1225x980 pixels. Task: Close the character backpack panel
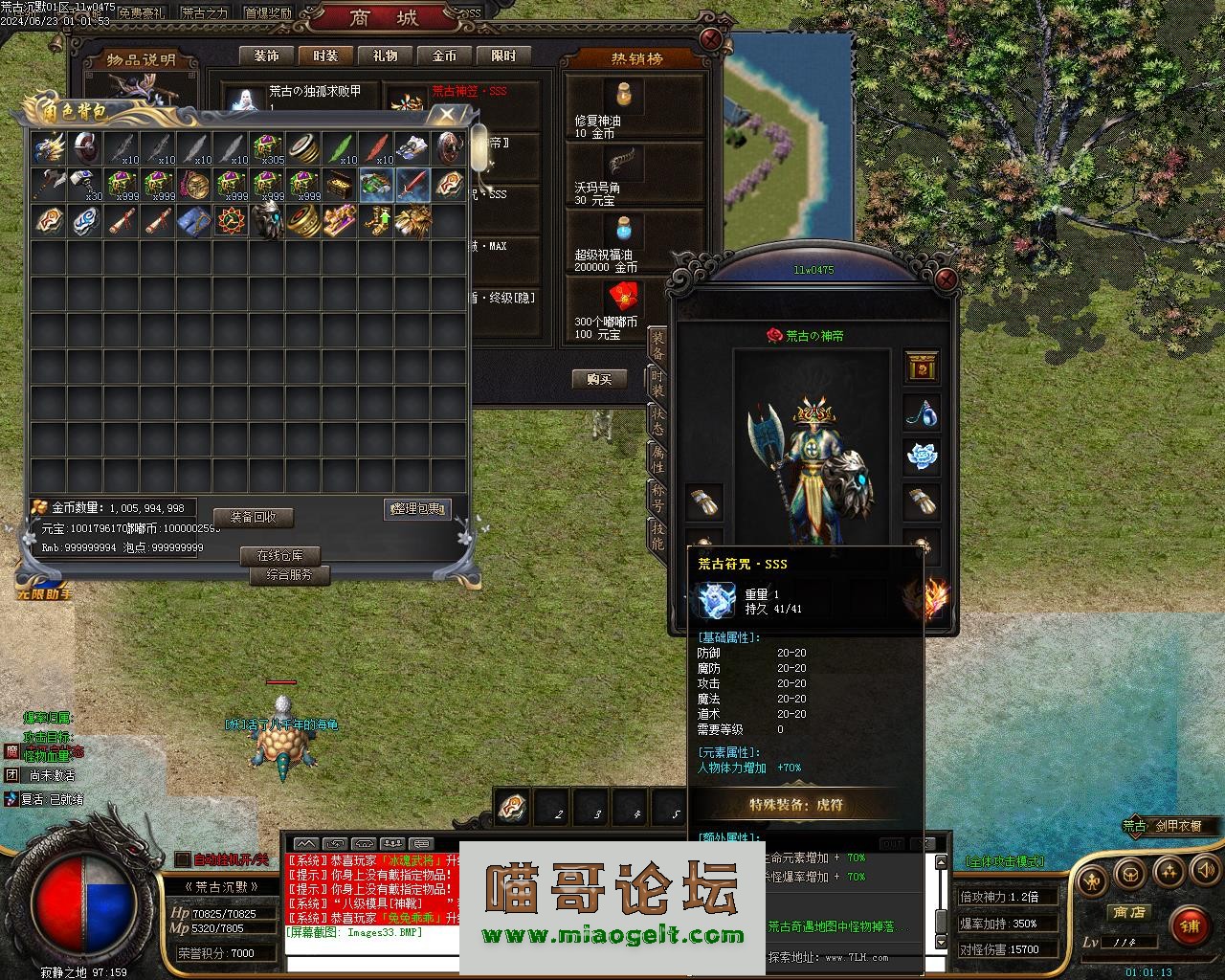click(x=446, y=115)
